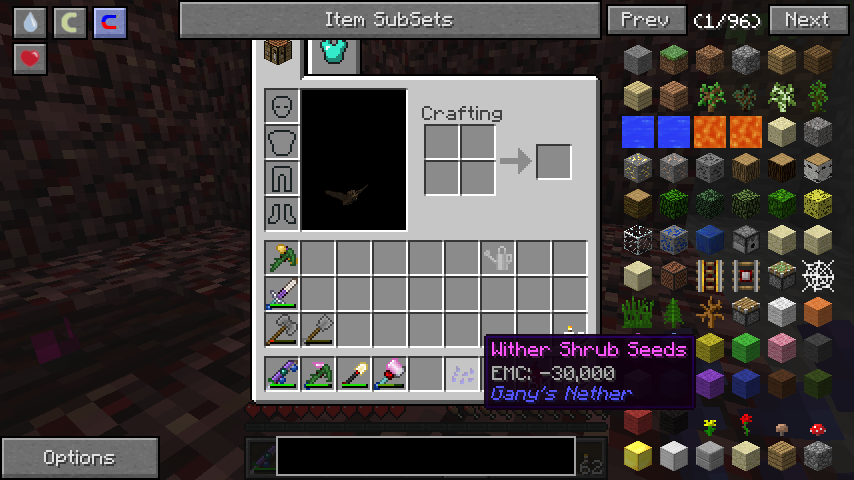Screen dimensions: 854x480
Task: Choose the first lava block in item panel
Action: pyautogui.click(x=710, y=131)
